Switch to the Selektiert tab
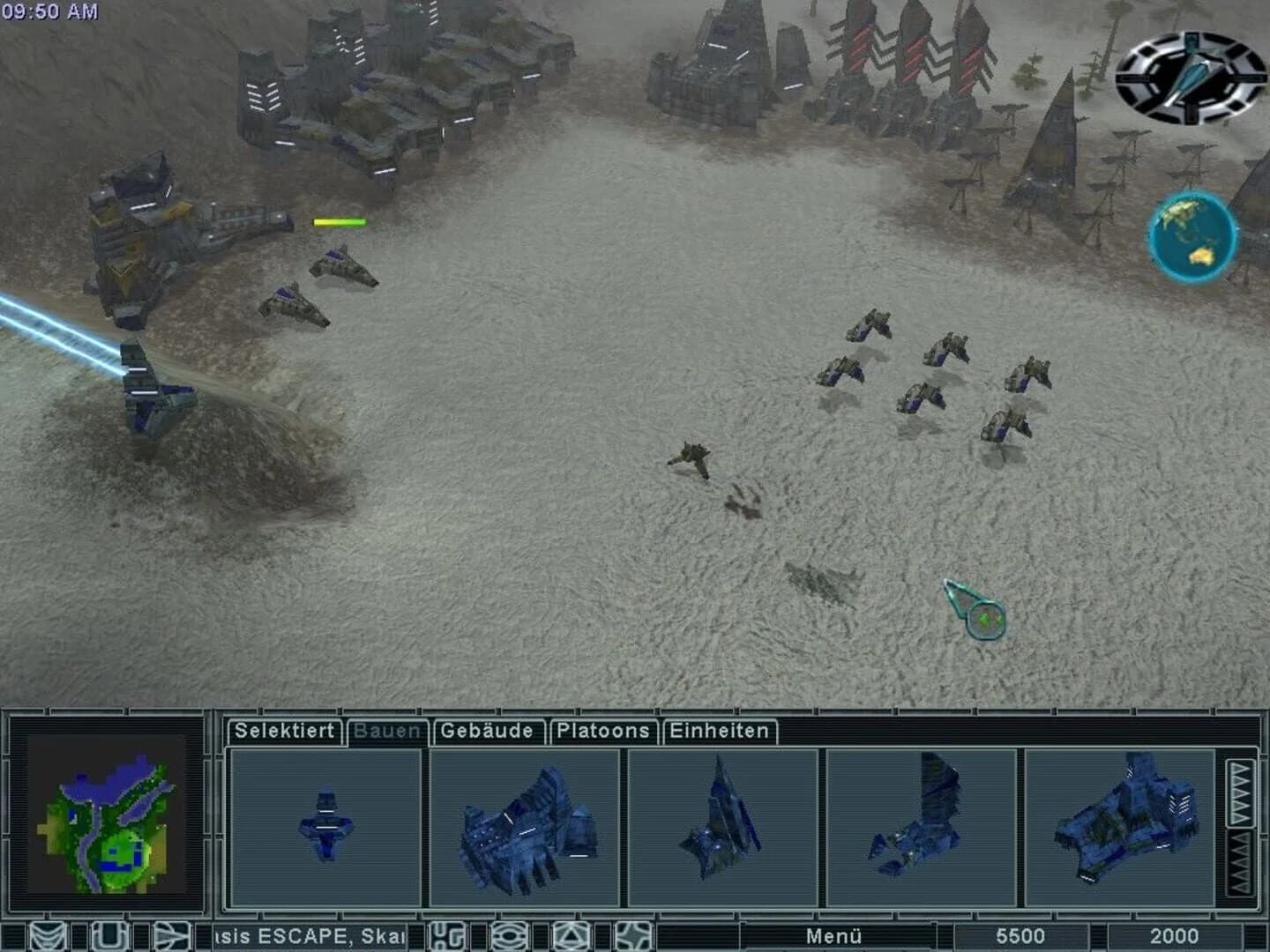Image resolution: width=1270 pixels, height=952 pixels. pyautogui.click(x=284, y=731)
